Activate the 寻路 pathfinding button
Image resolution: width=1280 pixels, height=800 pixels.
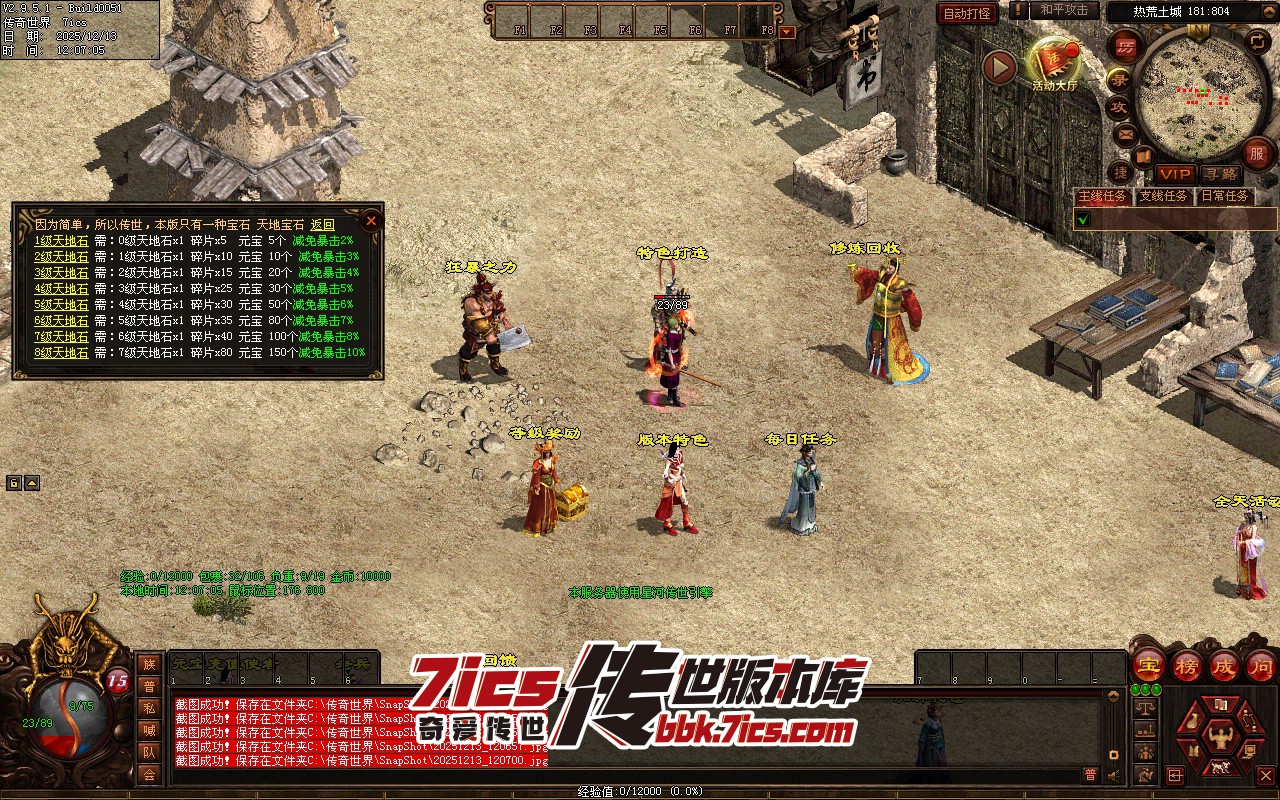coord(1219,174)
